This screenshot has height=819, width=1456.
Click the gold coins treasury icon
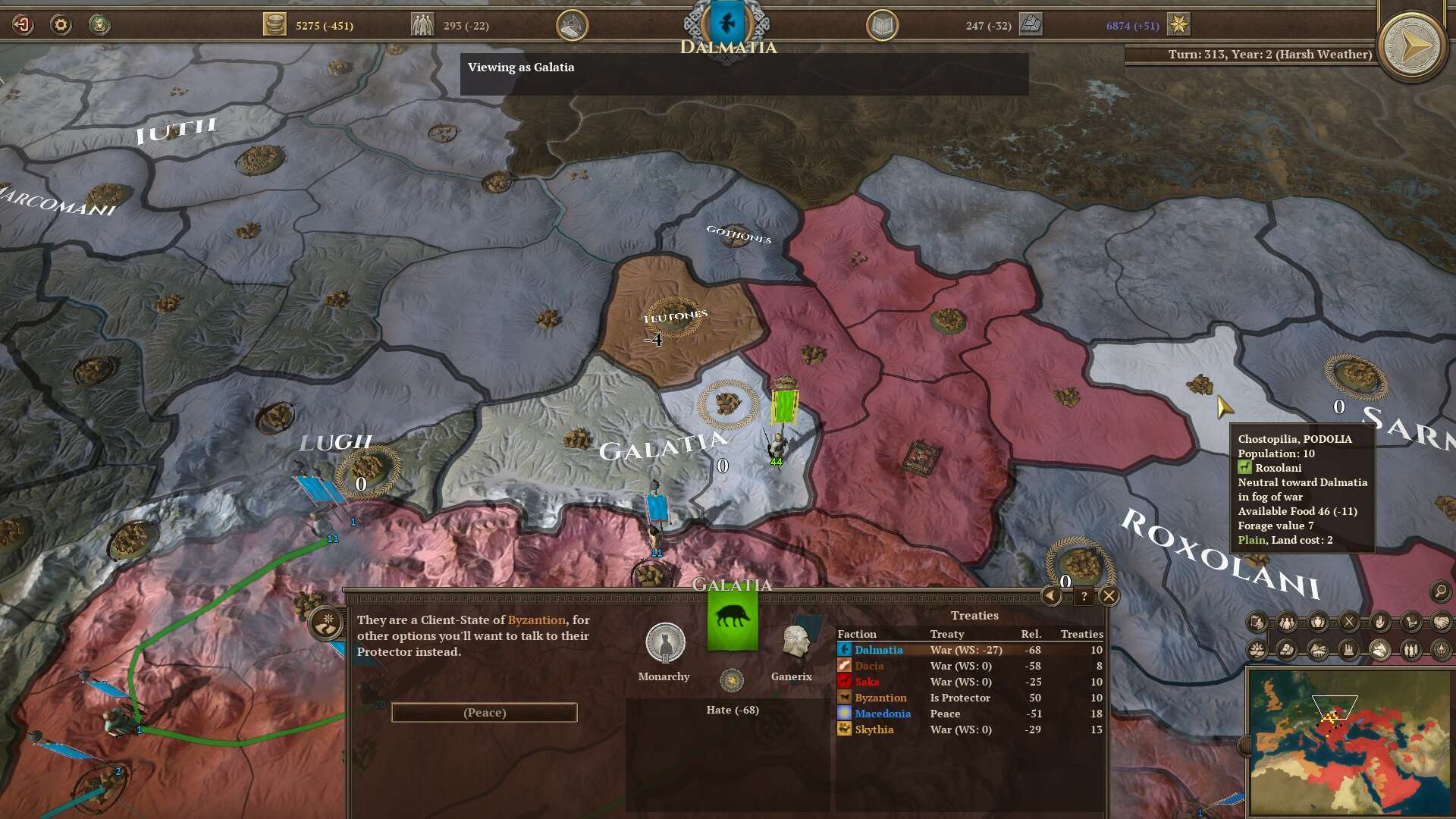[x=275, y=25]
